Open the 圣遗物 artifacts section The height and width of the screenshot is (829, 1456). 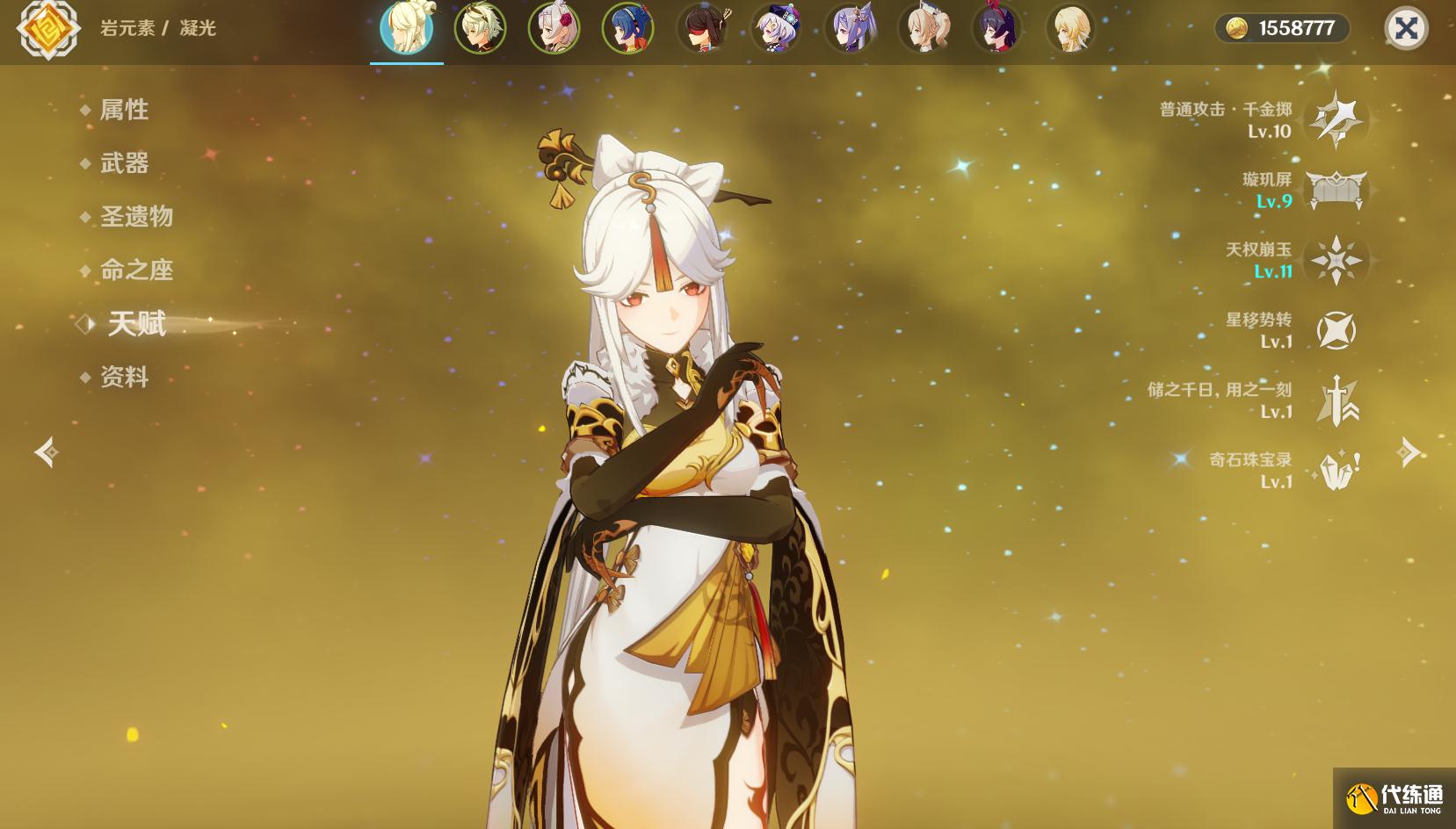point(136,217)
